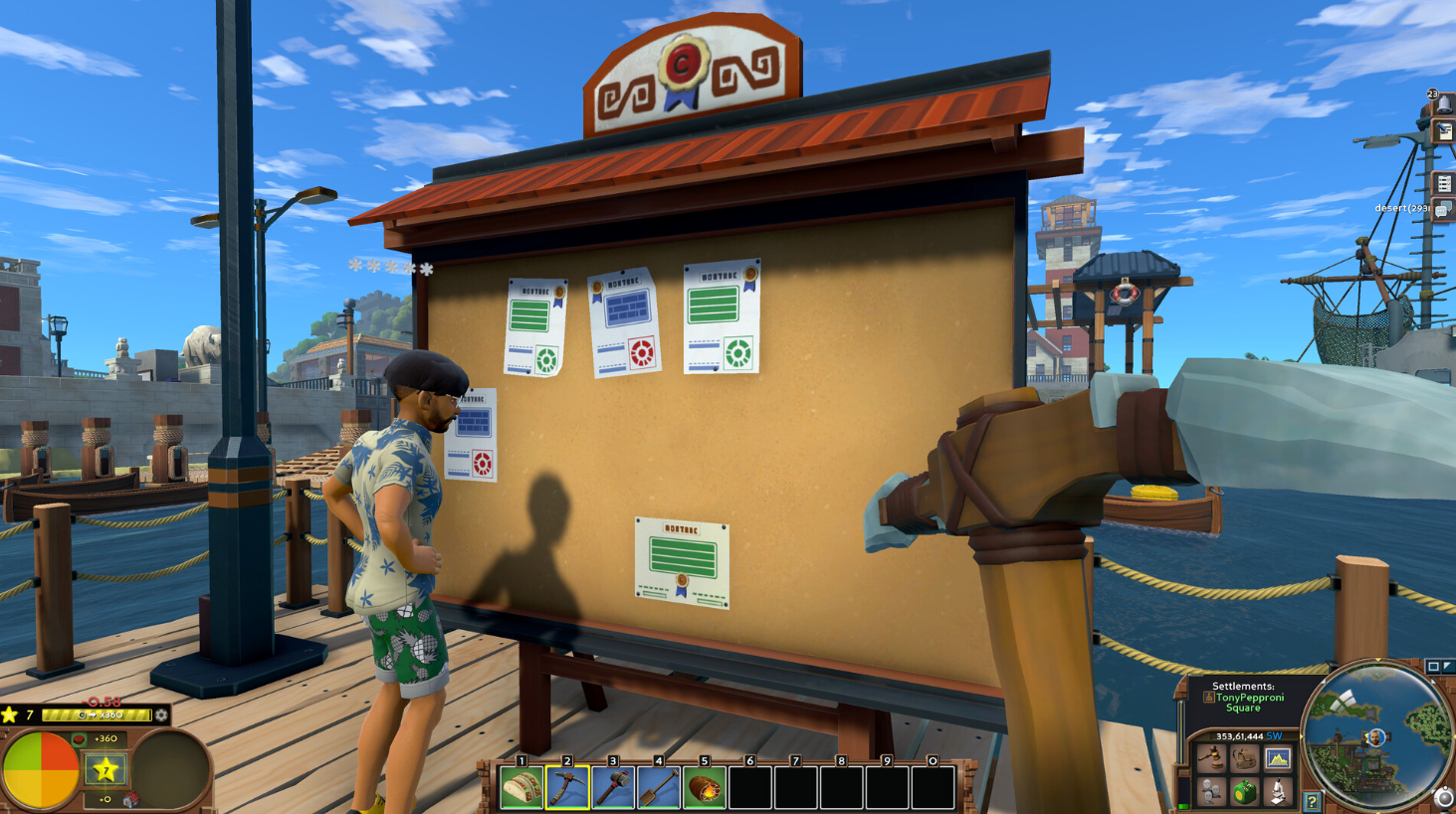Screen dimensions: 1456x814
Task: Open the green money bag economy icon
Action: [1244, 792]
